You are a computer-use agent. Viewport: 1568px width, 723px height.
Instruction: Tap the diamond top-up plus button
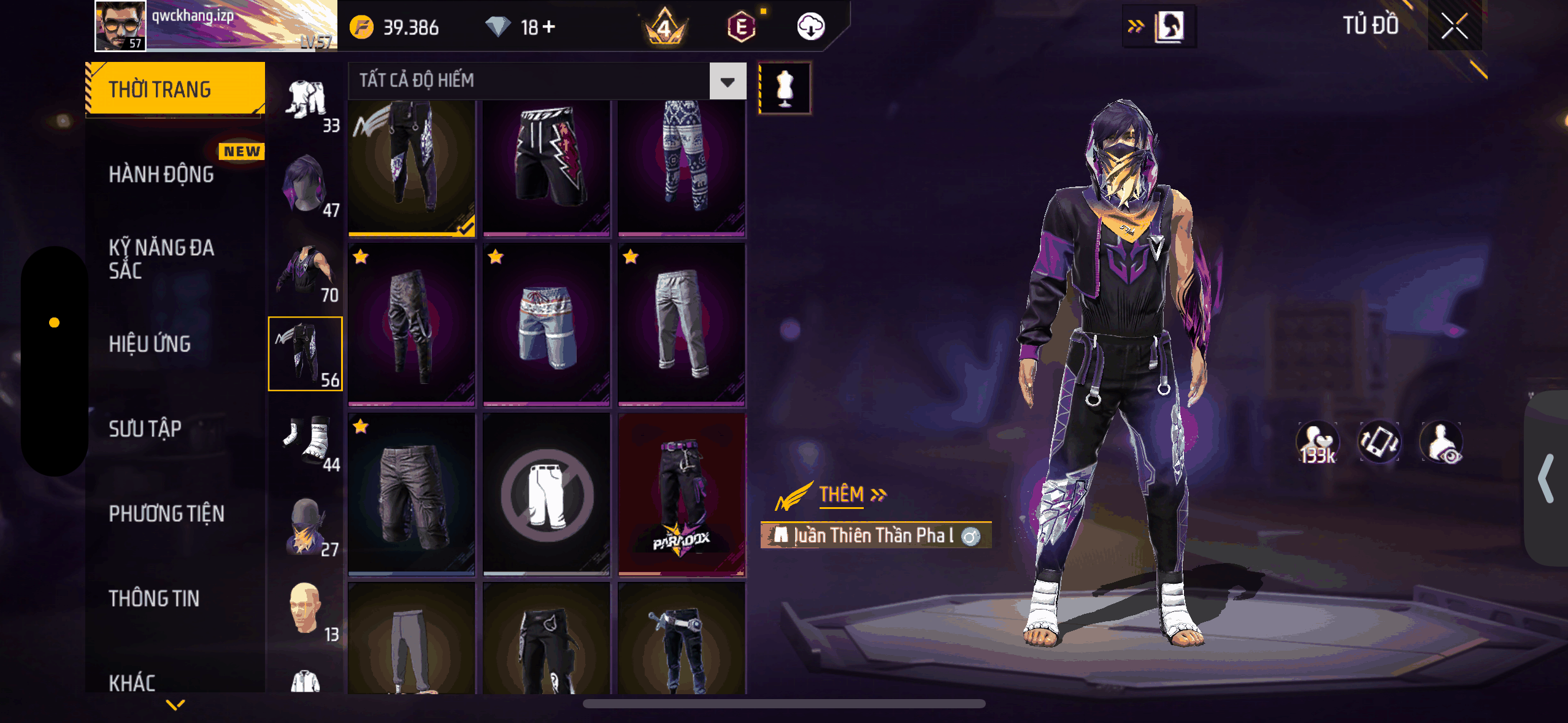pos(549,26)
